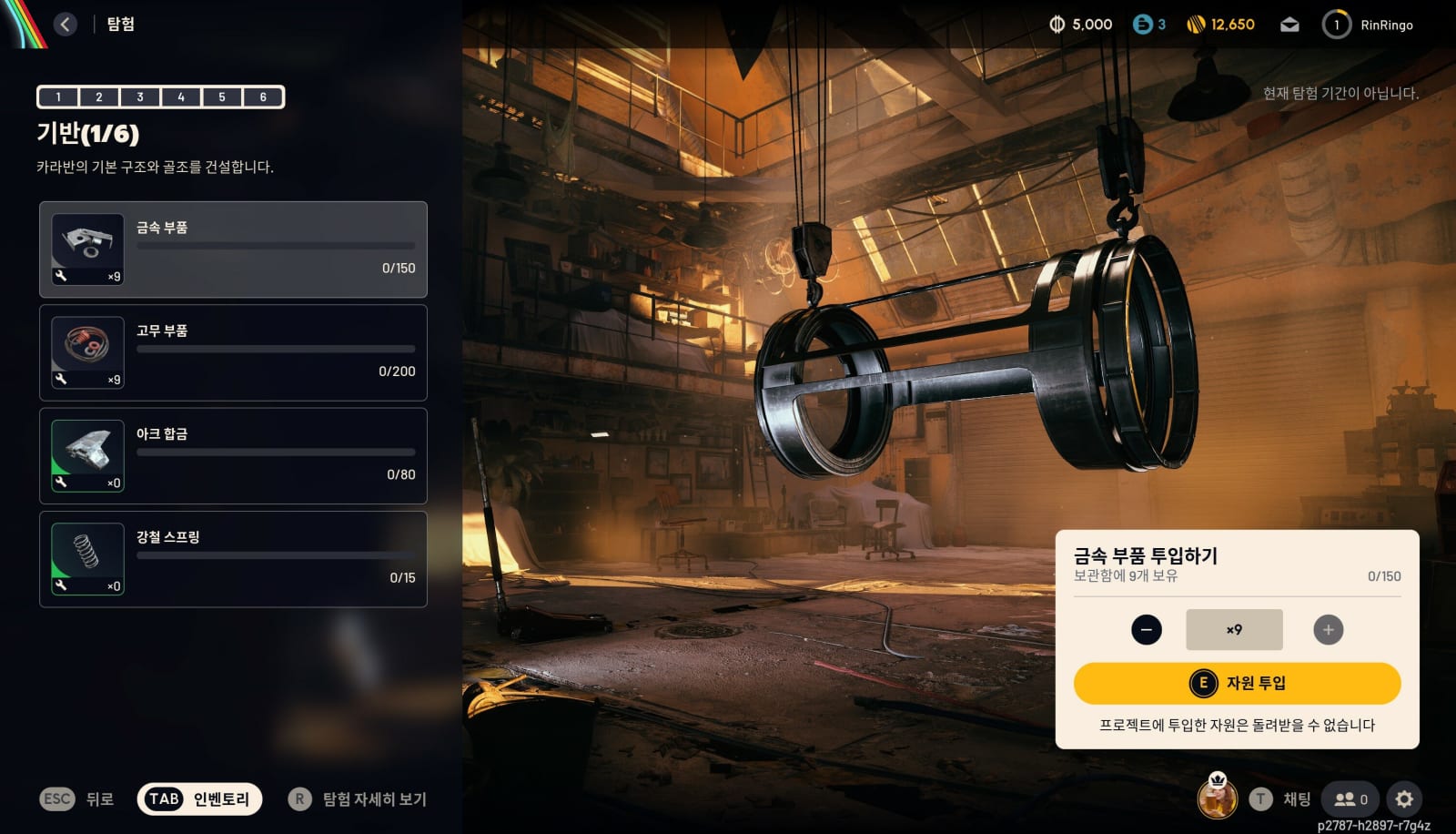Open the mail envelope icon
Image resolution: width=1456 pixels, height=834 pixels.
[x=1289, y=25]
